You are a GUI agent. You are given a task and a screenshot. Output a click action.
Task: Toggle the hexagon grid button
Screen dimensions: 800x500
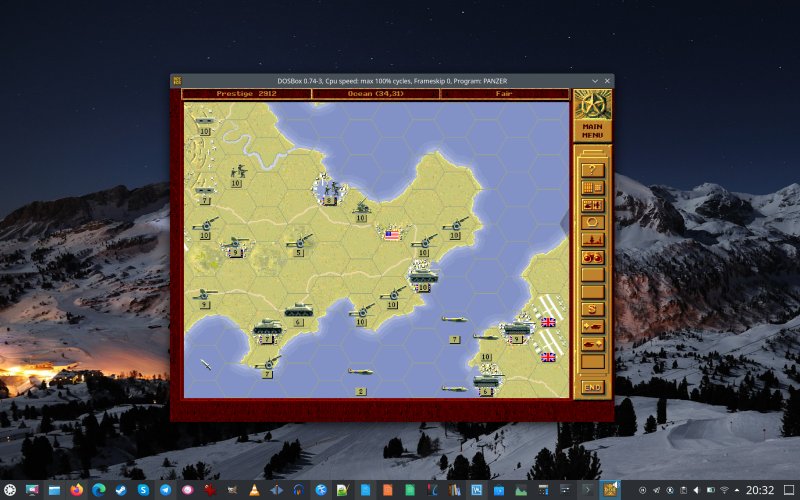pos(592,222)
